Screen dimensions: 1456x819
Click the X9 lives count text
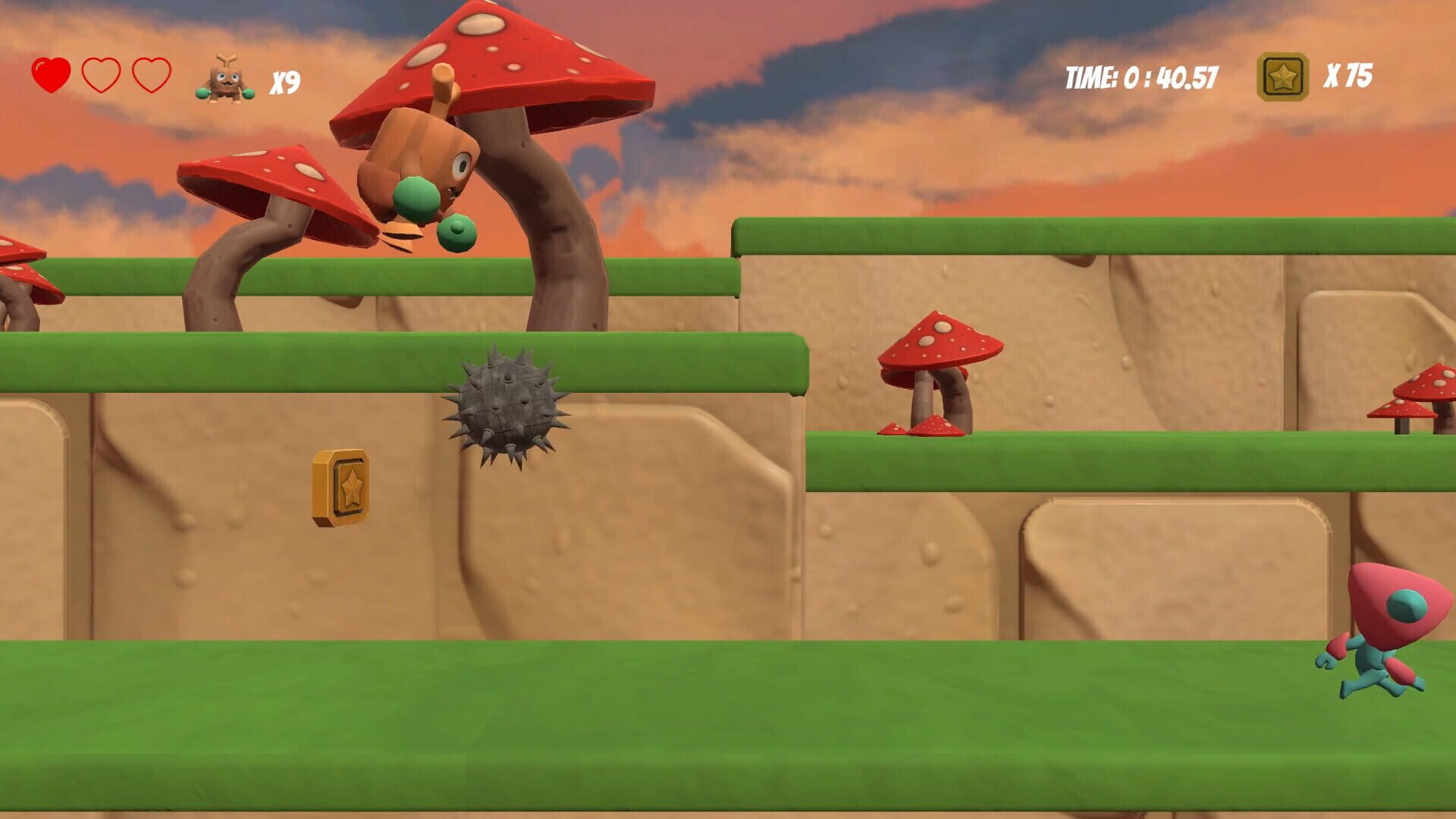[x=284, y=77]
